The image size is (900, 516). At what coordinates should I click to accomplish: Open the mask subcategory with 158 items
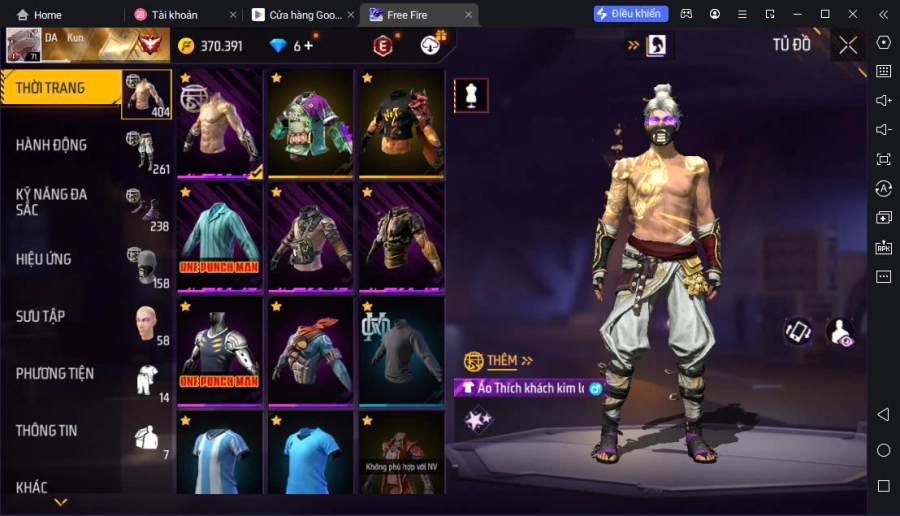pyautogui.click(x=147, y=266)
